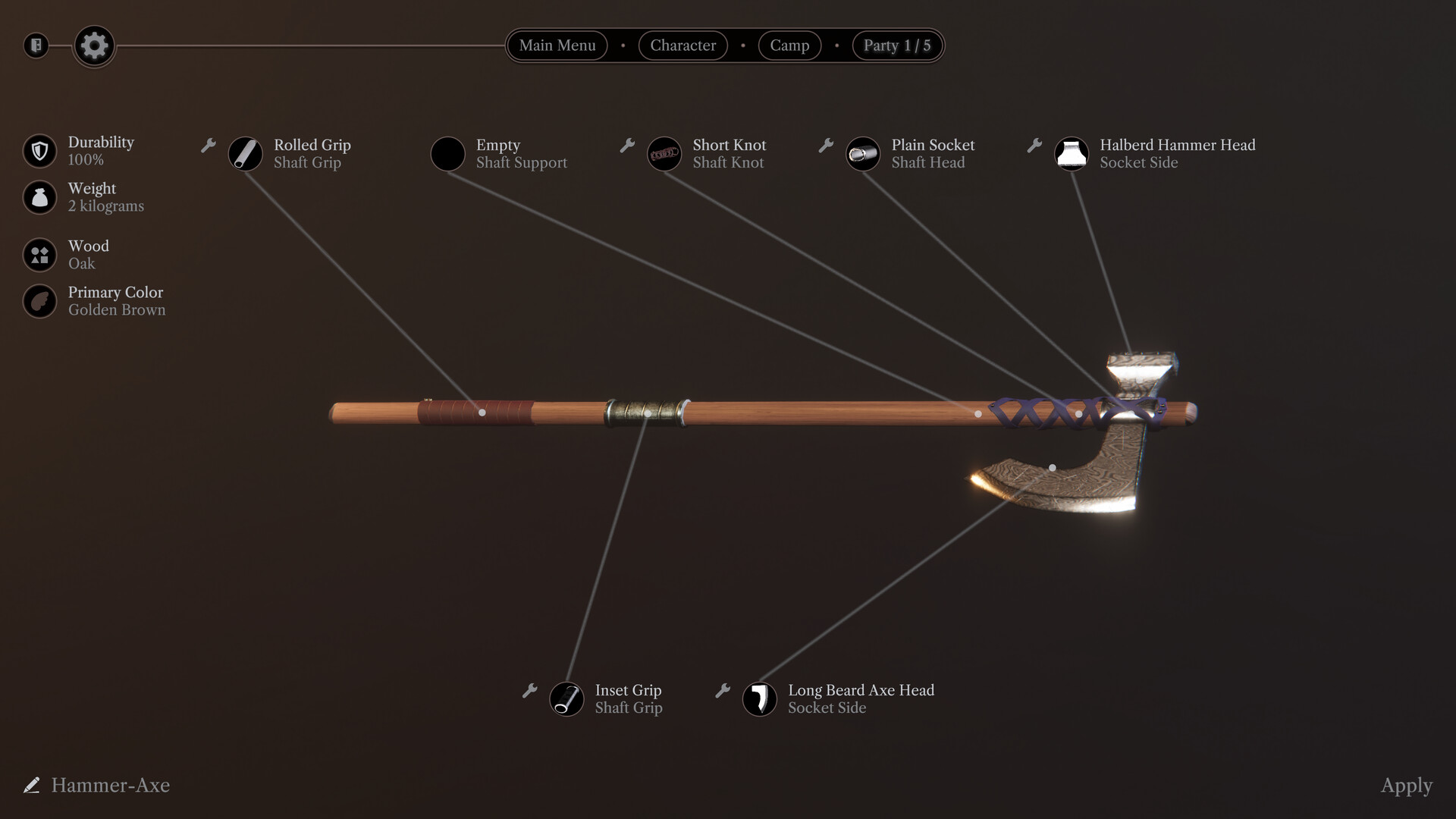Viewport: 1456px width, 819px height.
Task: Open the Wood Oak material selector
Action: pyautogui.click(x=39, y=255)
